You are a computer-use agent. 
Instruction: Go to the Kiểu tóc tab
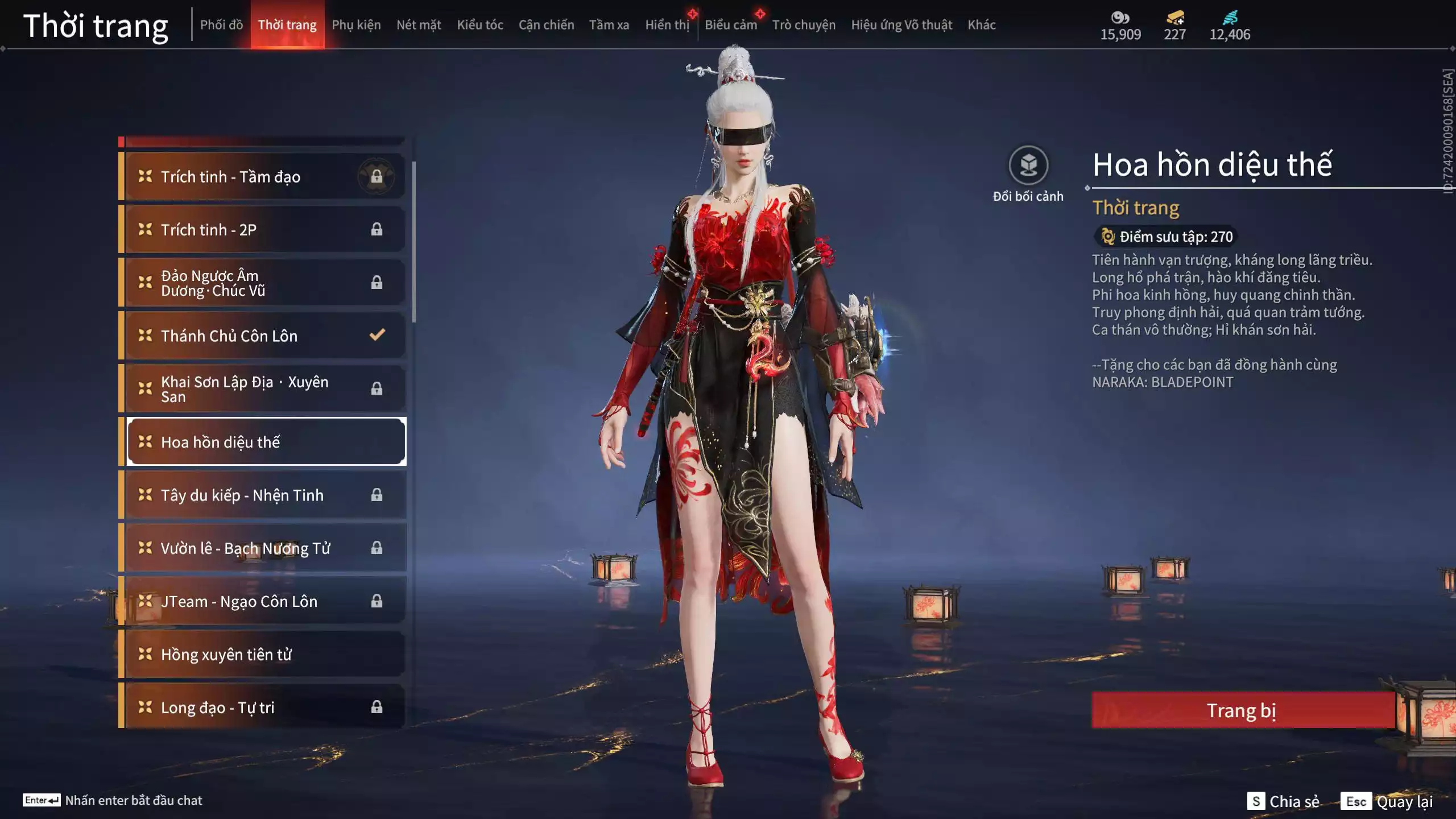480,25
